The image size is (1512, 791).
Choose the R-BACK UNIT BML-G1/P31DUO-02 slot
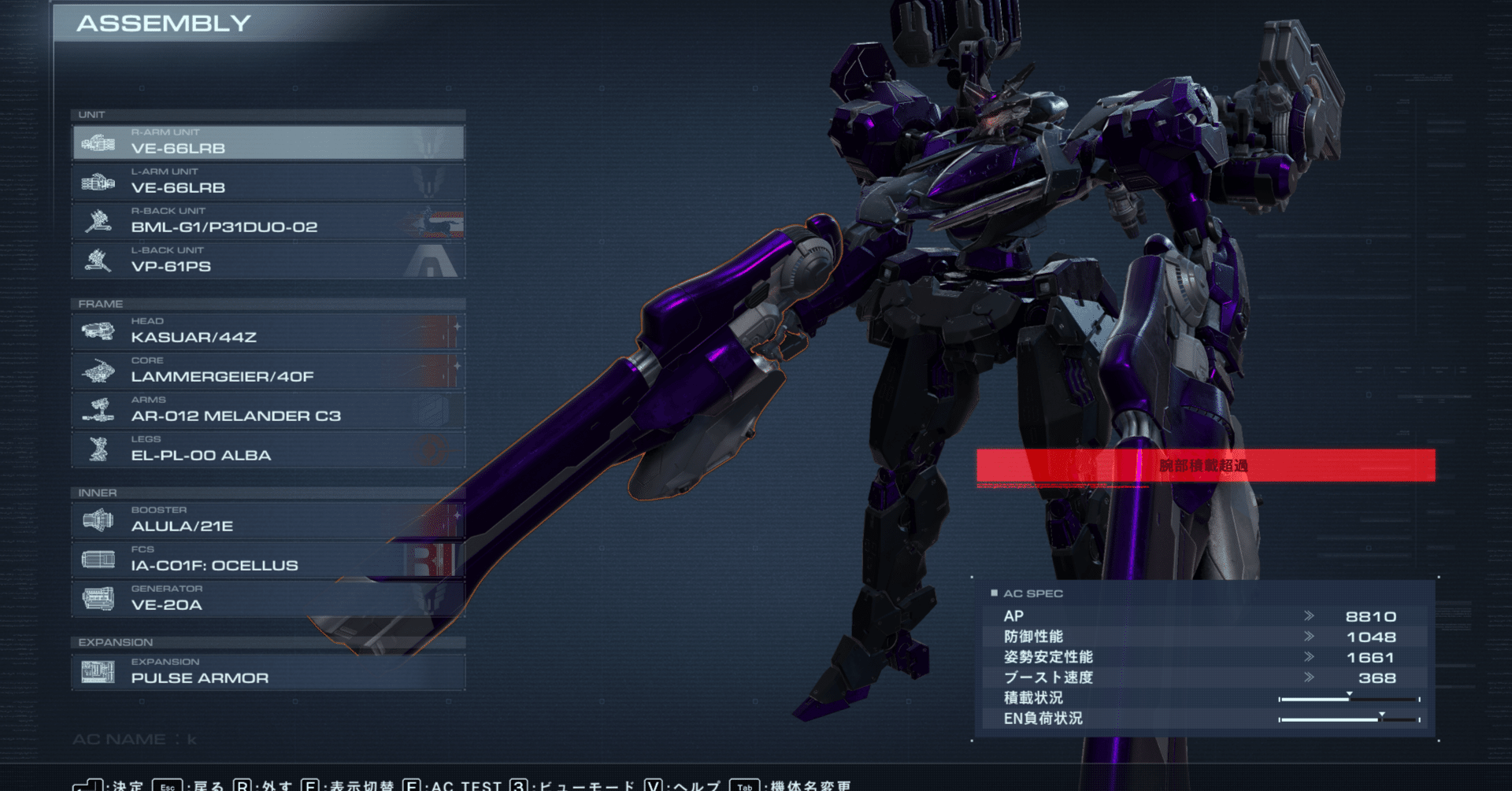point(268,221)
